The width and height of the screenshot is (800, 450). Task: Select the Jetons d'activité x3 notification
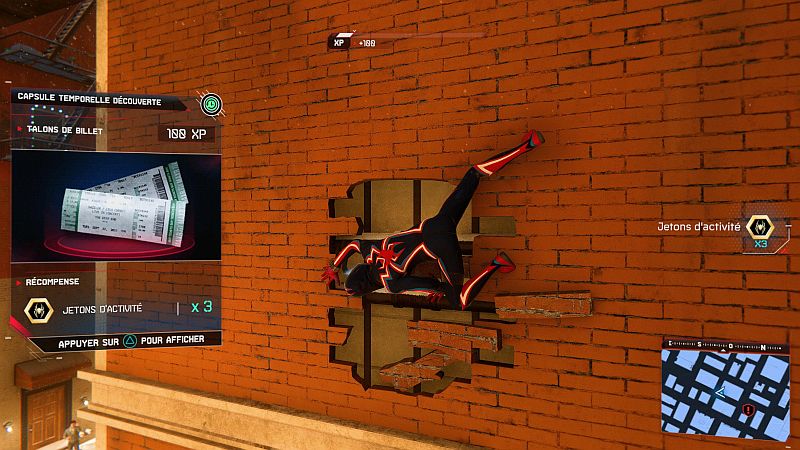(717, 229)
